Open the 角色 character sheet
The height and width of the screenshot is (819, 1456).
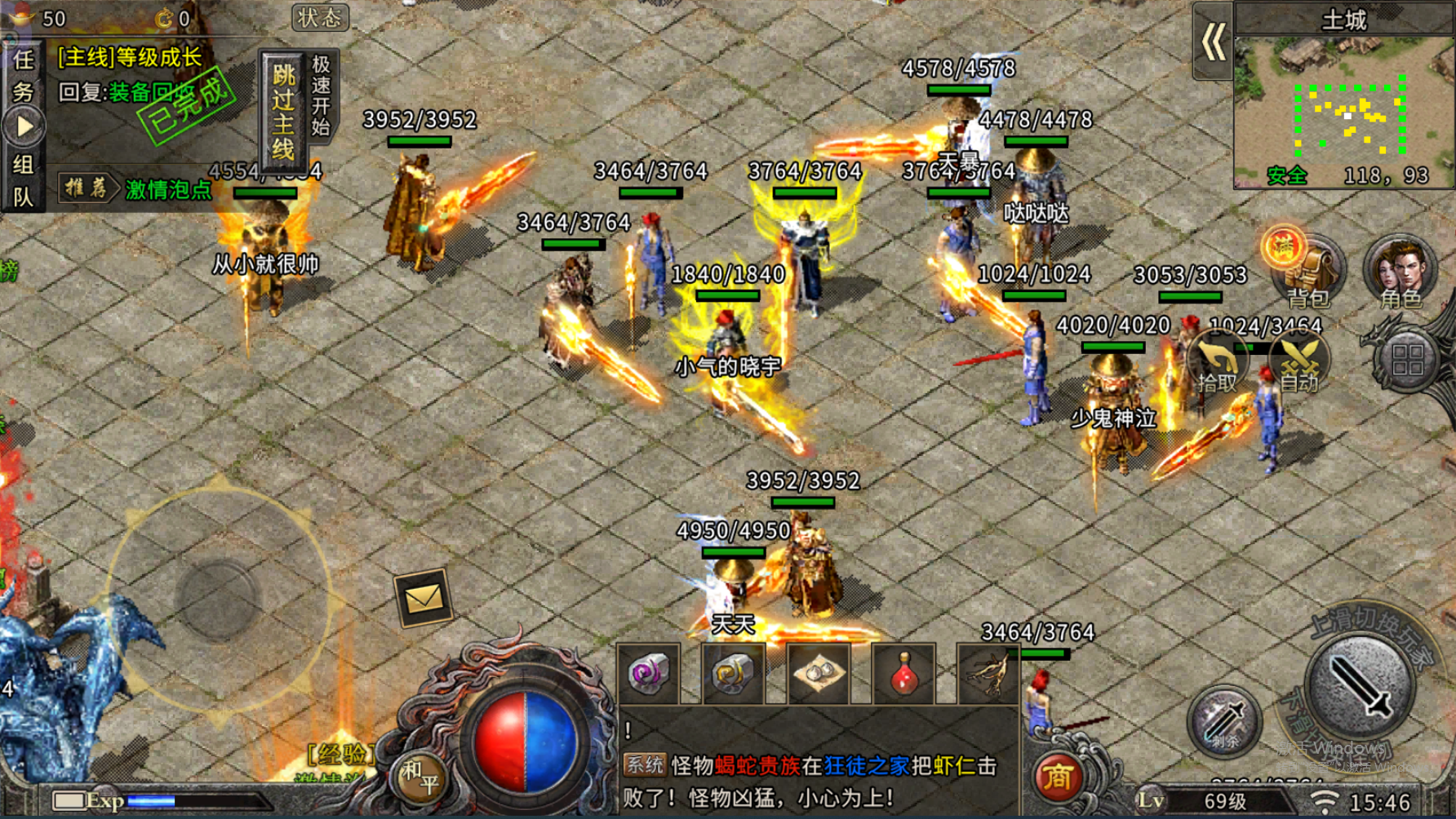[x=1401, y=272]
